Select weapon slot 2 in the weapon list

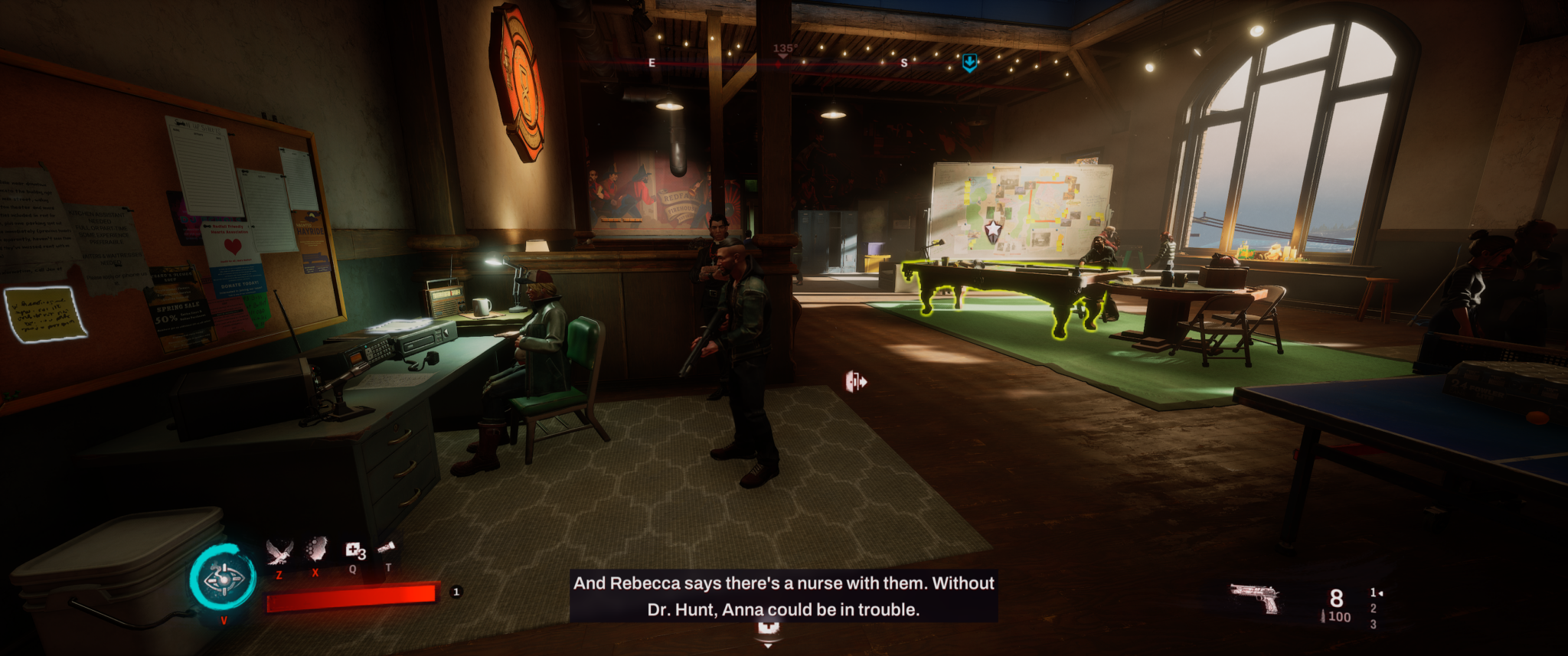[1373, 609]
